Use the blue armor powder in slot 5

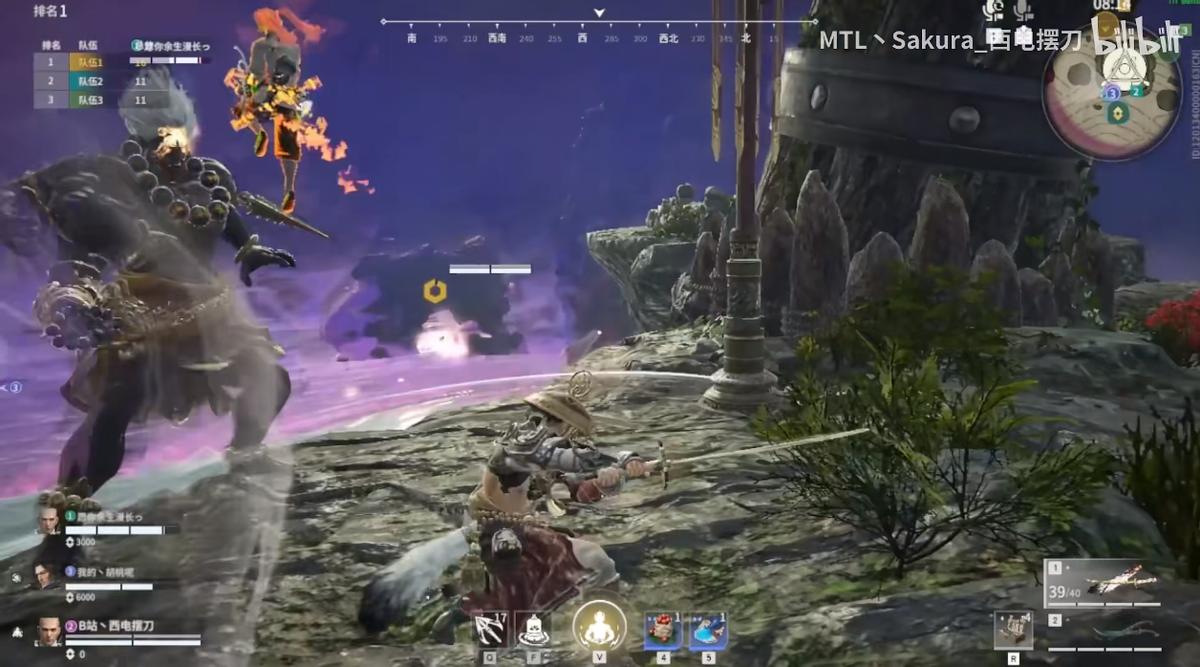coord(707,631)
